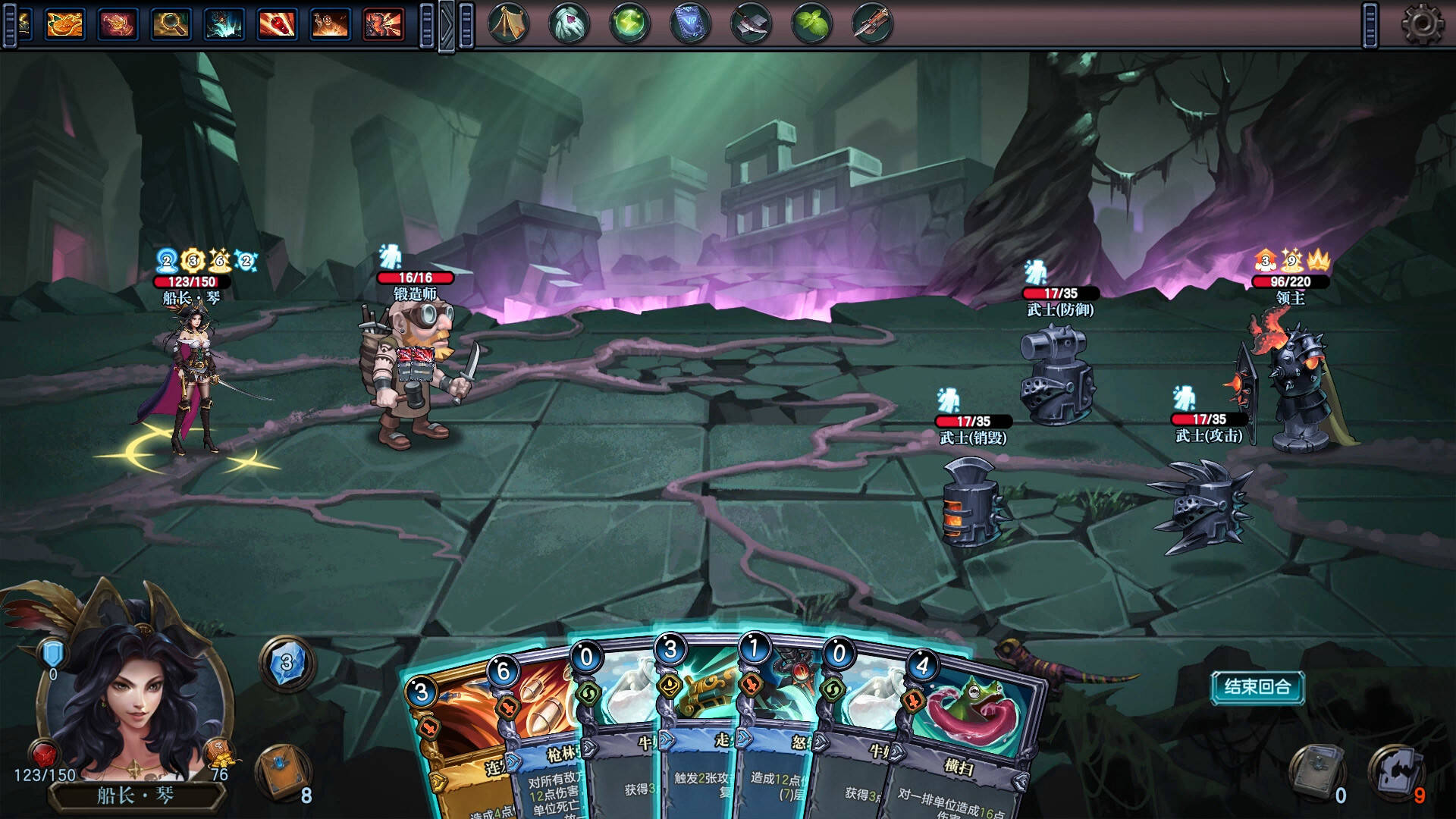Pick the red-eyed armor card costing 1

[x=781, y=728]
